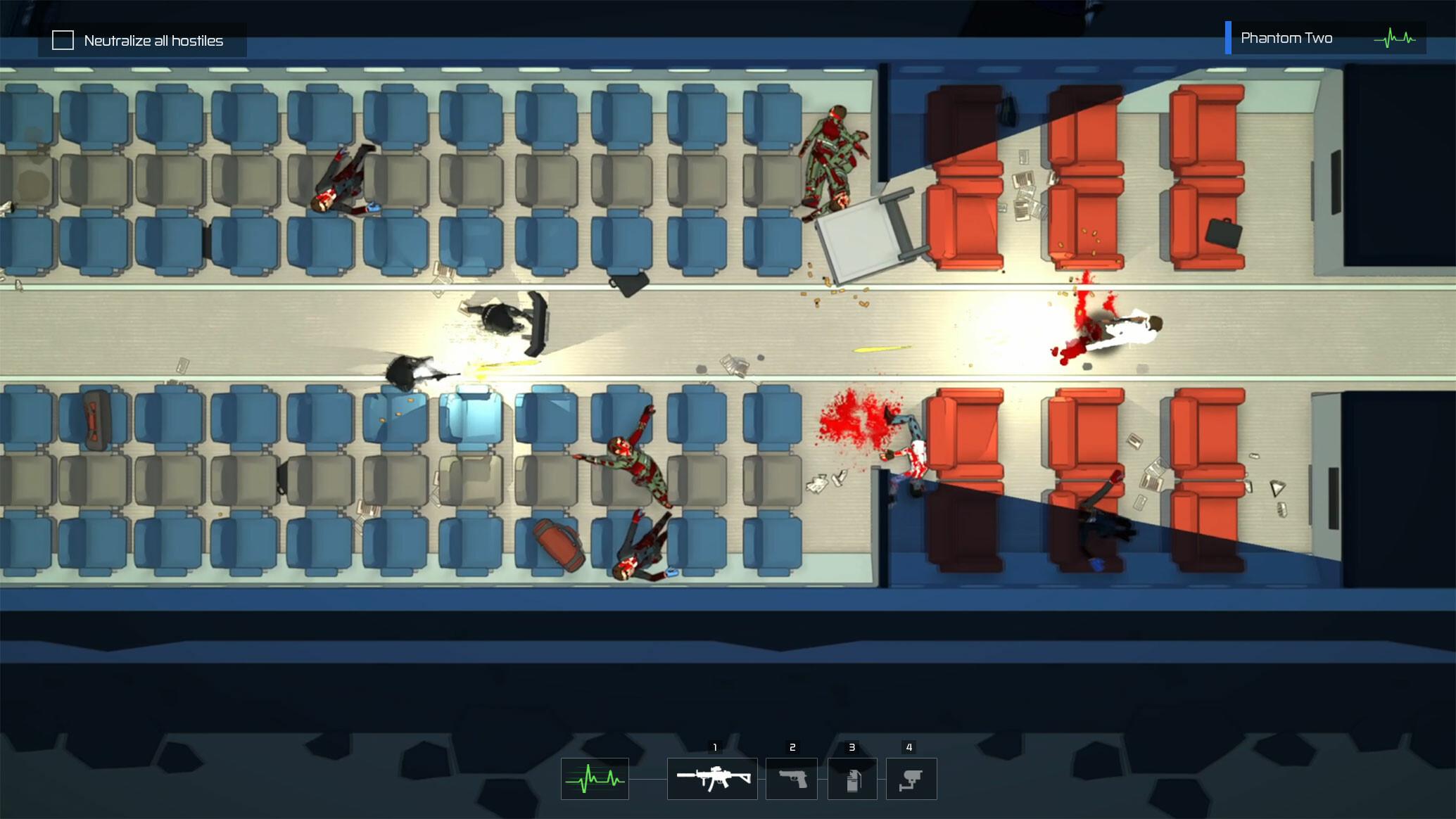Select the grenade in slot 3

point(853,778)
